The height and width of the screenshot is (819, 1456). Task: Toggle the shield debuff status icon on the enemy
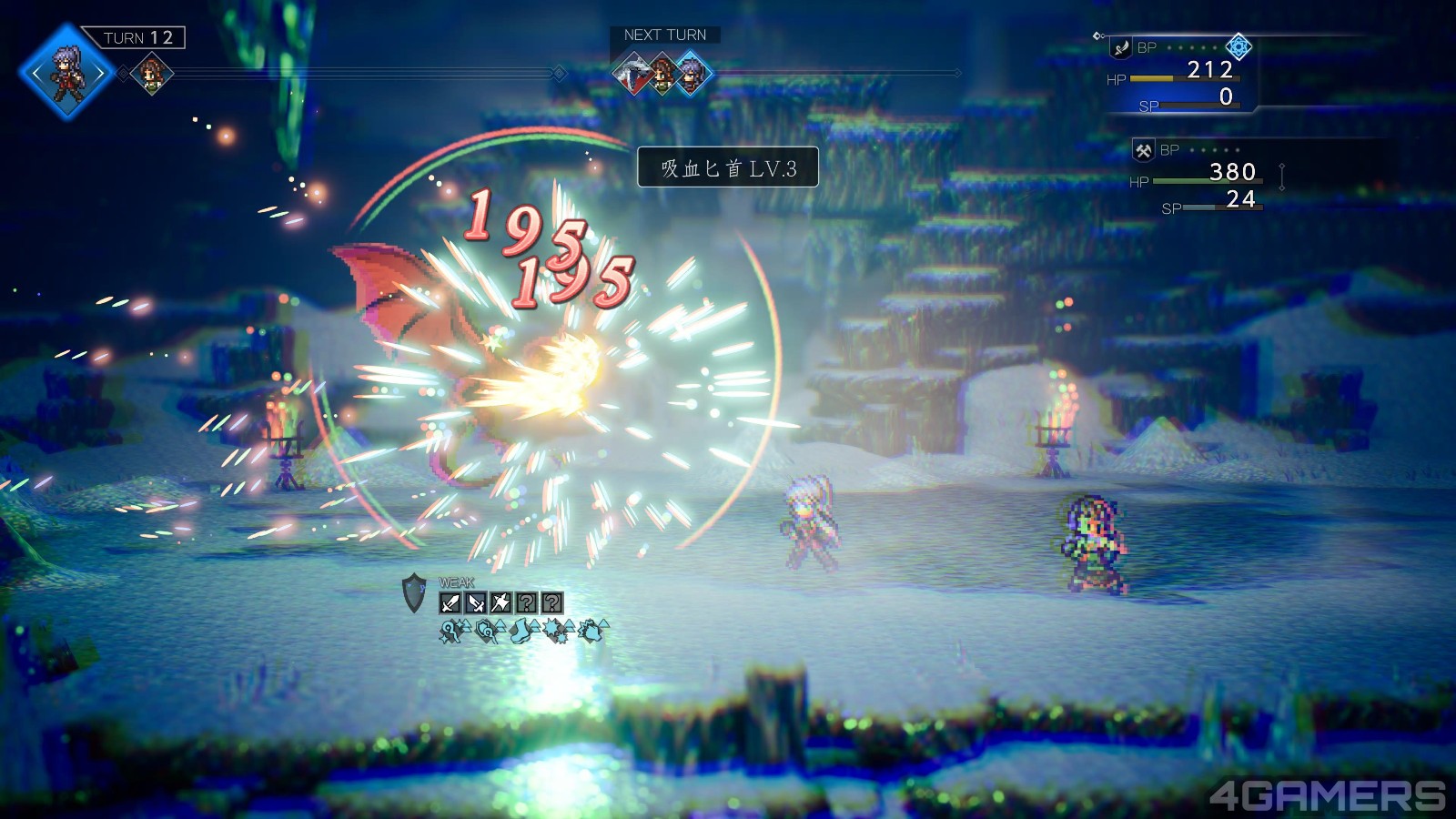485,632
